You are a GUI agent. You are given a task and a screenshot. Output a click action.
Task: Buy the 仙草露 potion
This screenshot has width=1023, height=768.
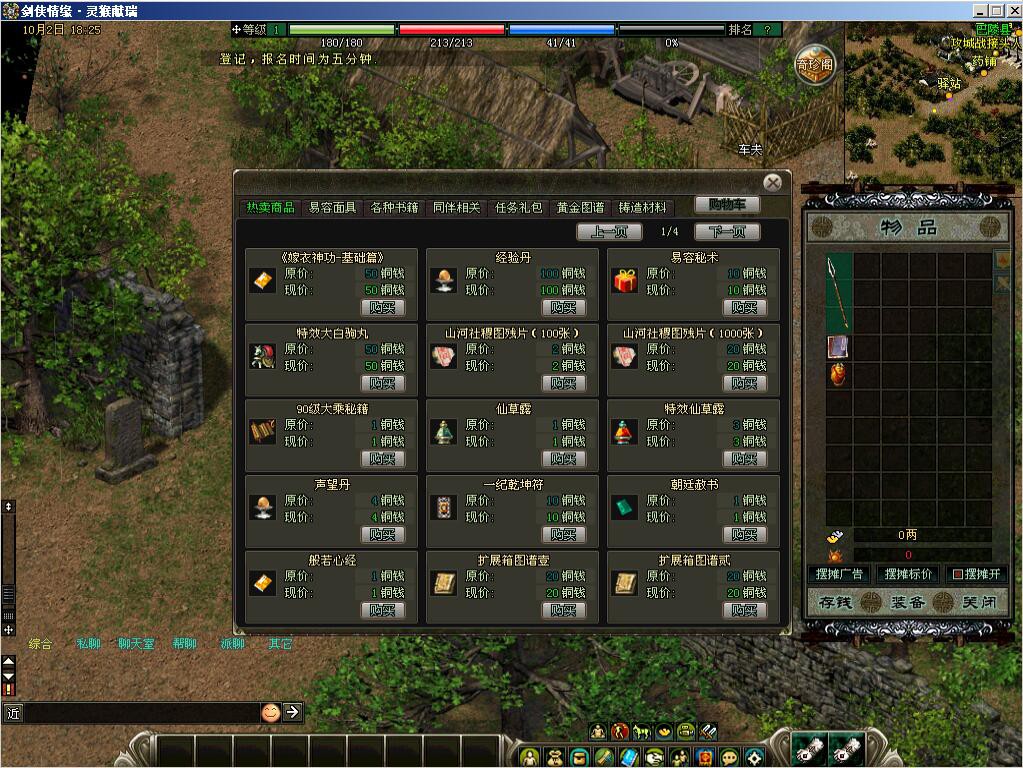coord(563,458)
